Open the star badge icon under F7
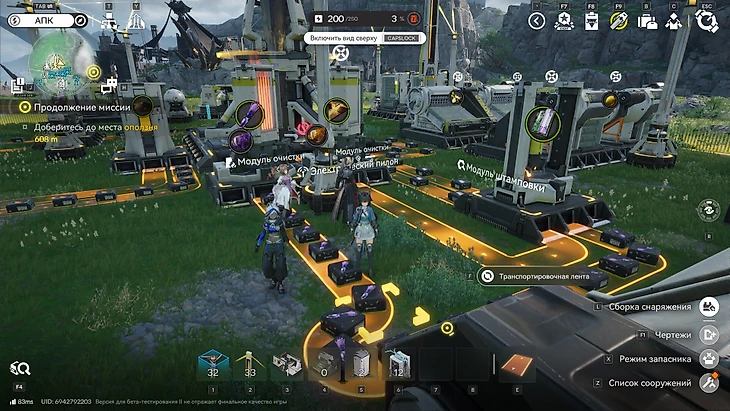 tap(564, 21)
